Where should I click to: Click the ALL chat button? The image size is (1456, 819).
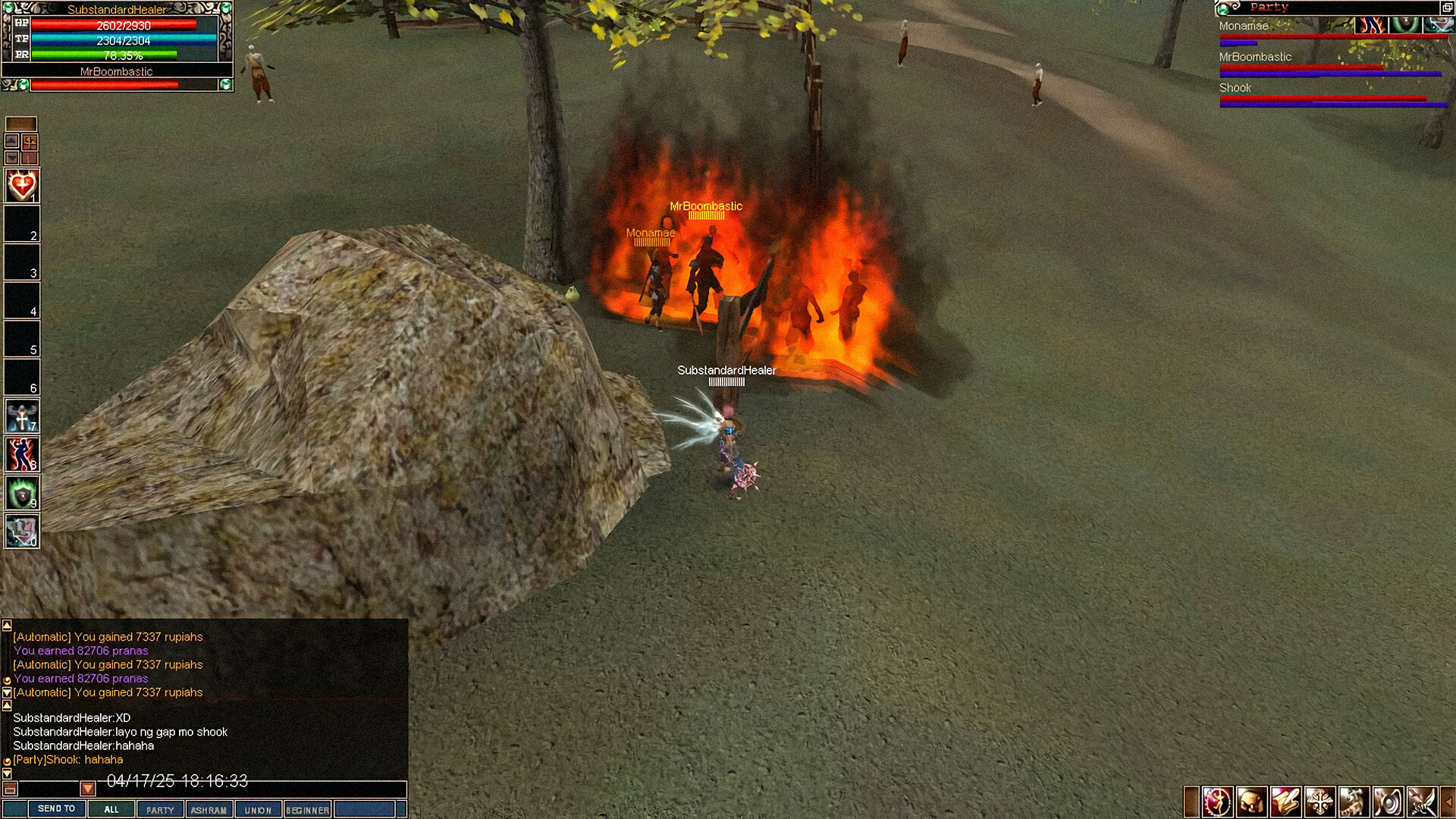click(111, 809)
